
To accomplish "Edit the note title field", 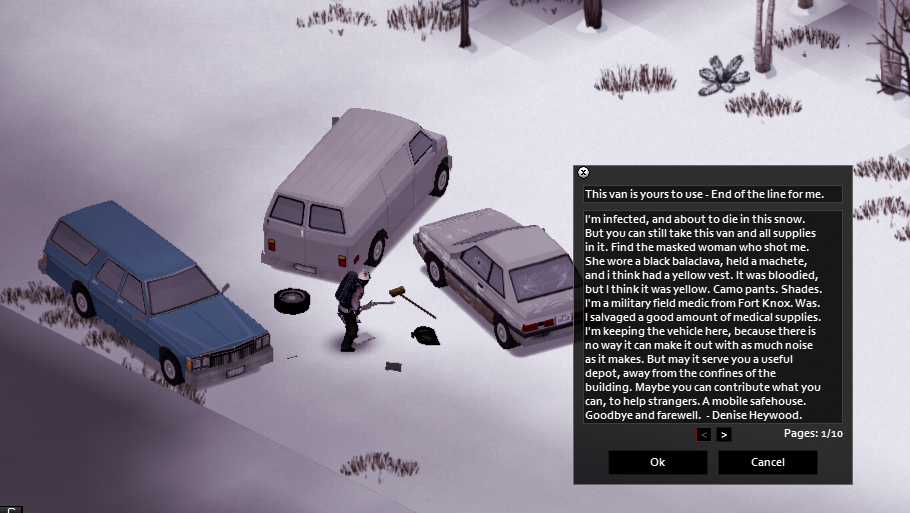I will pyautogui.click(x=712, y=194).
